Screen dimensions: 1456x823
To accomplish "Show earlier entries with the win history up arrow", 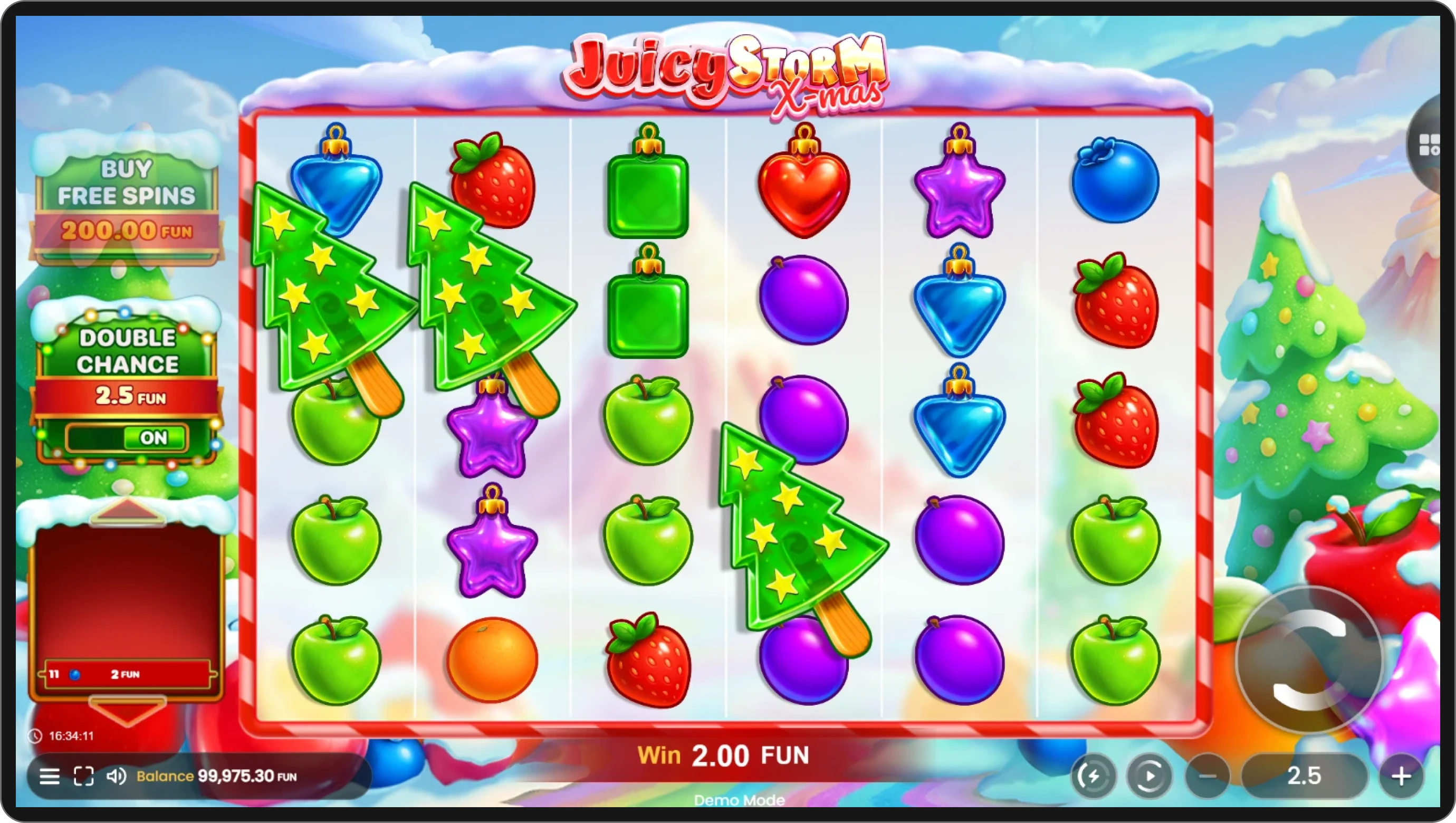I will pyautogui.click(x=127, y=511).
